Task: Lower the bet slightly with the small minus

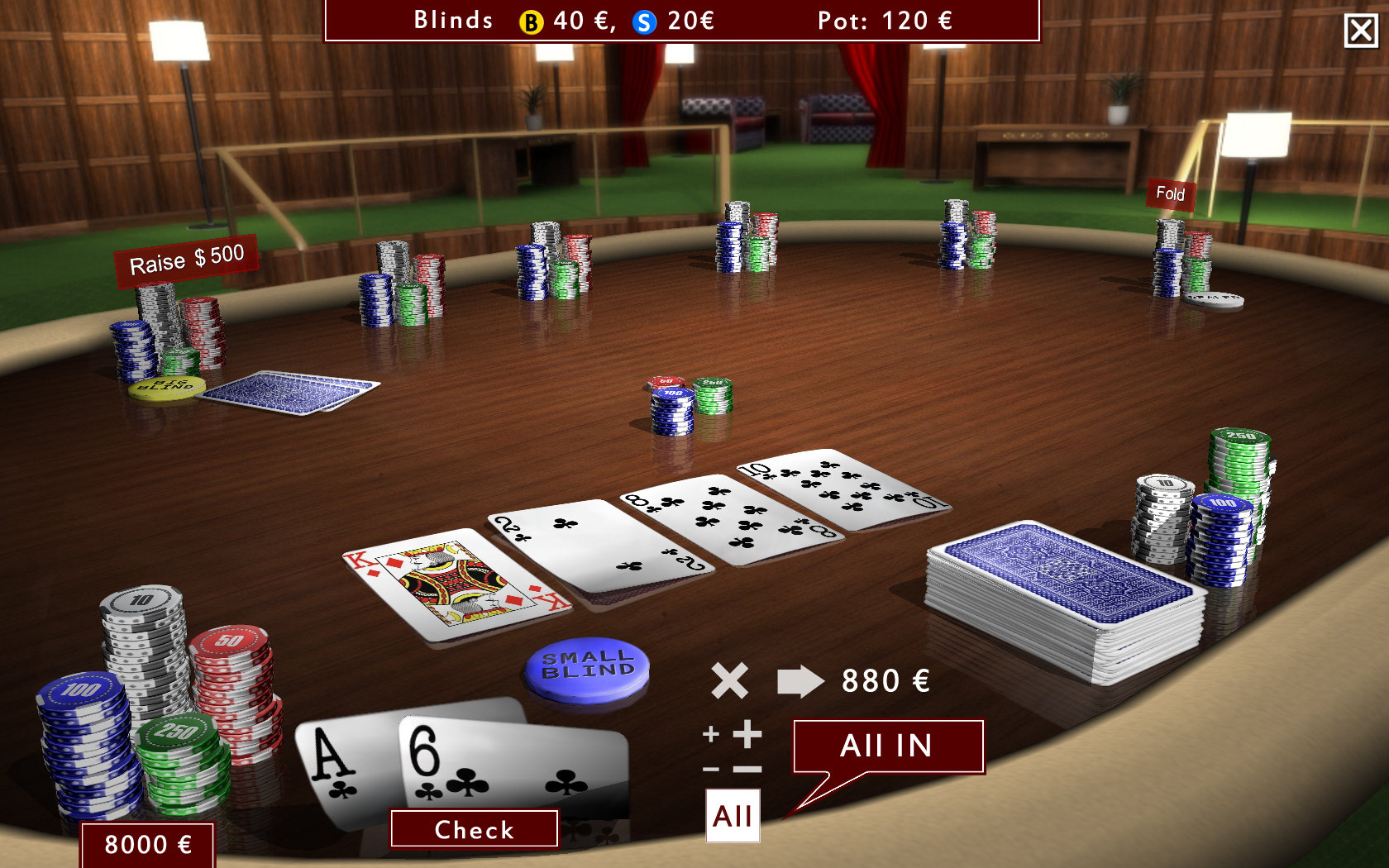Action: point(710,769)
